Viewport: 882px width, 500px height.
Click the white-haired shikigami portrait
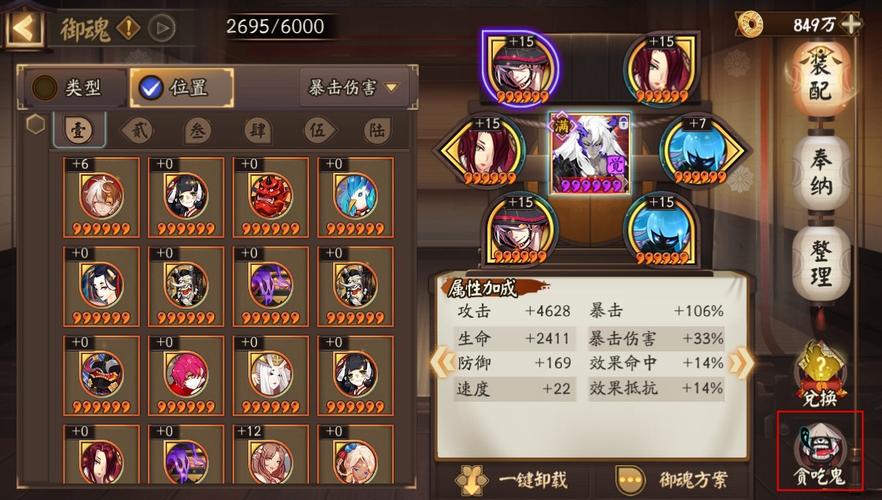591,152
